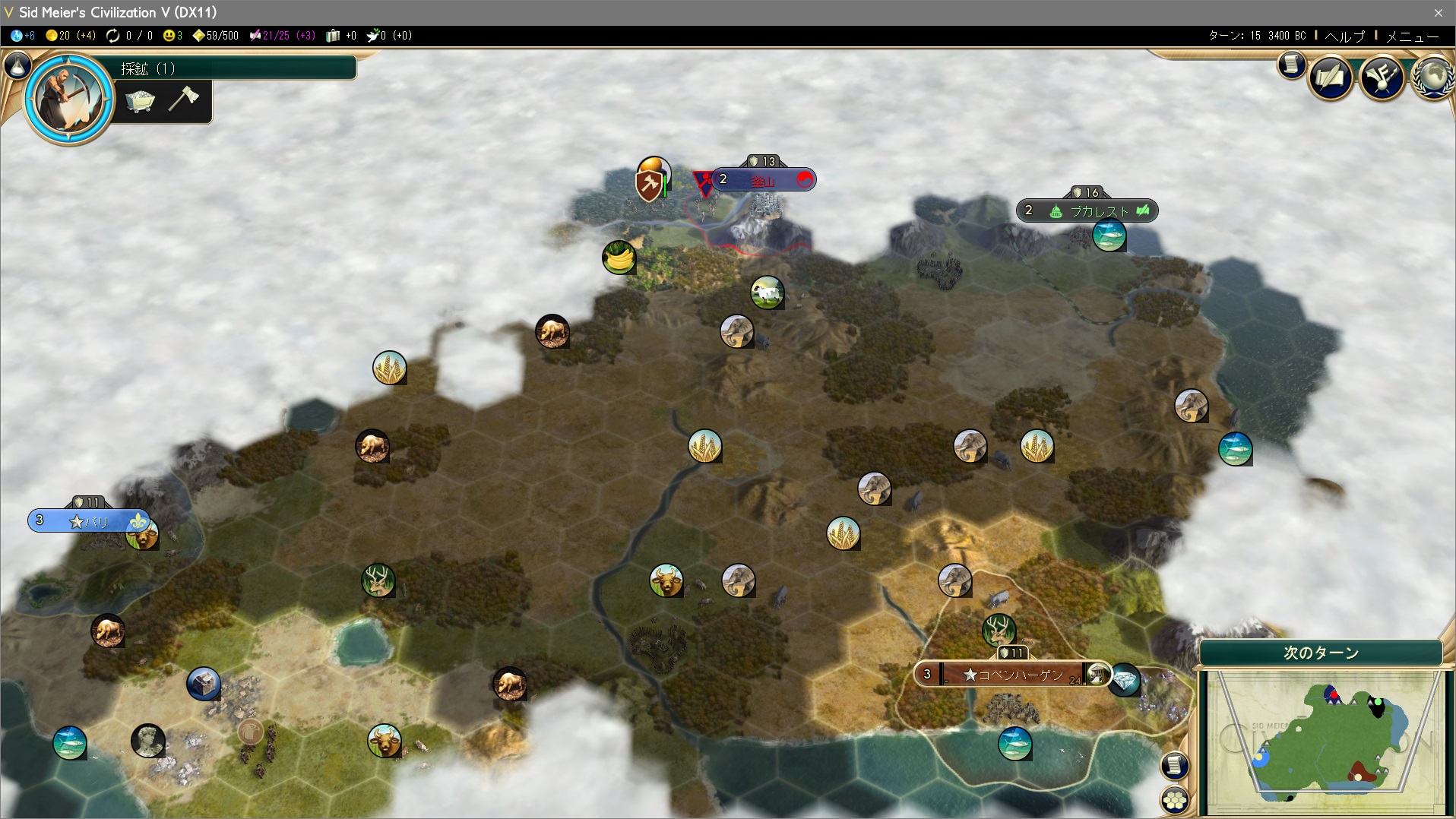1456x819 pixels.
Task: Open the メニュー menu in the top bar
Action: coord(1412,36)
